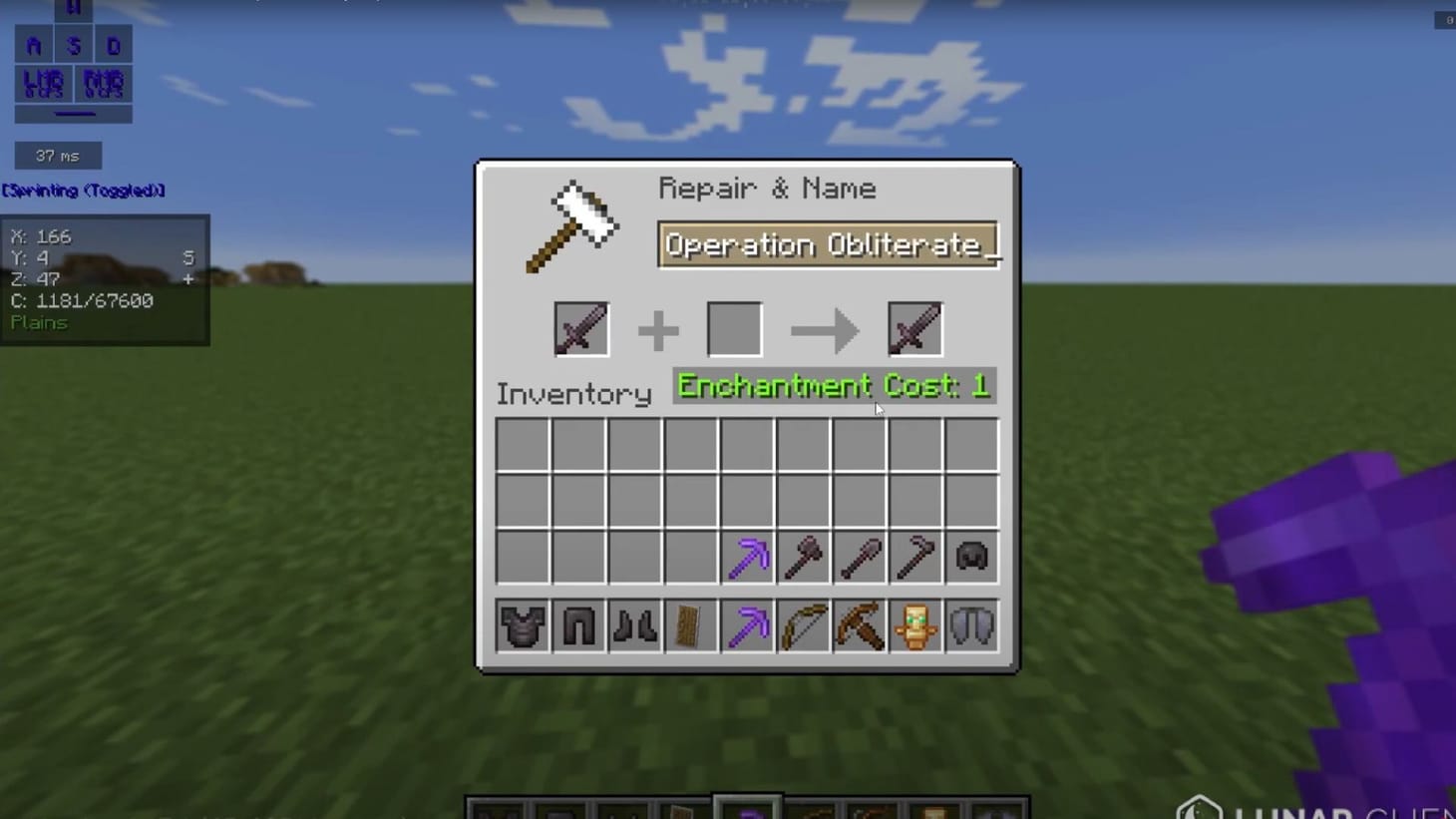Select the crossbow item
Screen dimensions: 1456x819
tap(859, 625)
